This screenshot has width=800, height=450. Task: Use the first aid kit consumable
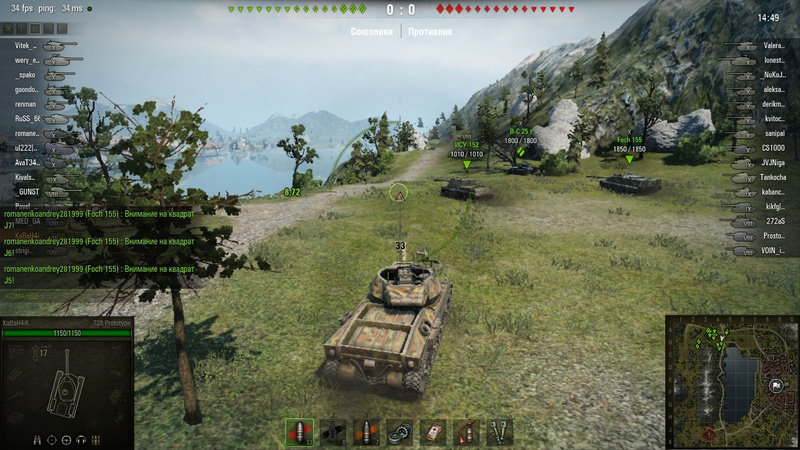pos(432,431)
